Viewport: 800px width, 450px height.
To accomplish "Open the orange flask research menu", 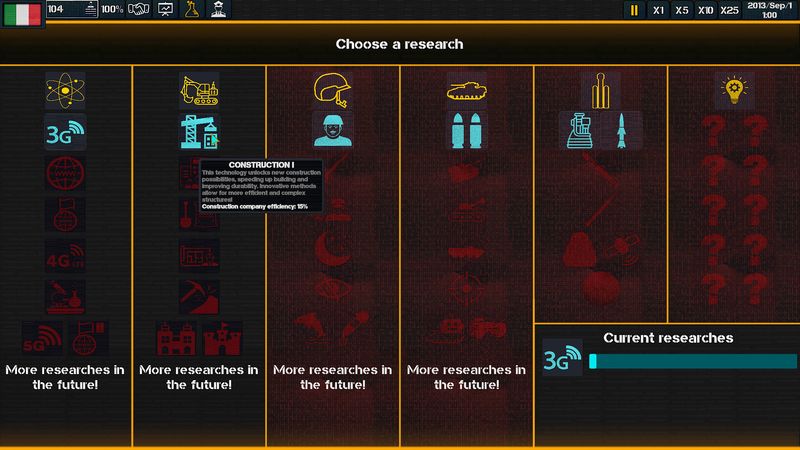I will [x=191, y=9].
